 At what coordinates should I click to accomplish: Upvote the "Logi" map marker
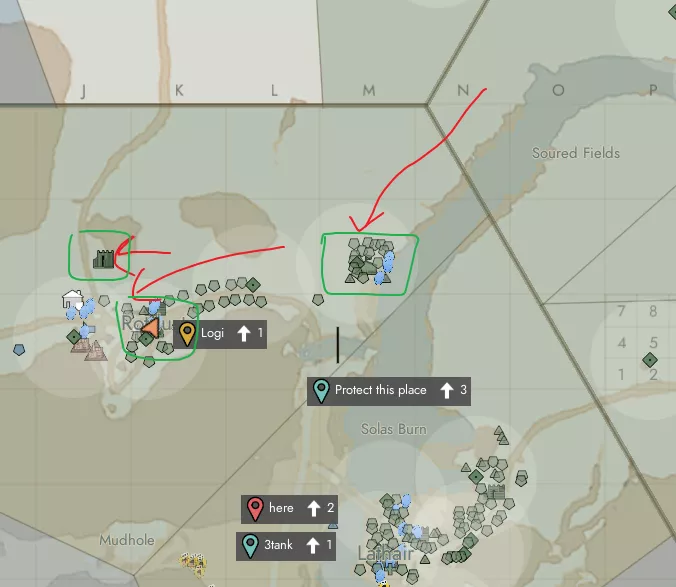243,333
